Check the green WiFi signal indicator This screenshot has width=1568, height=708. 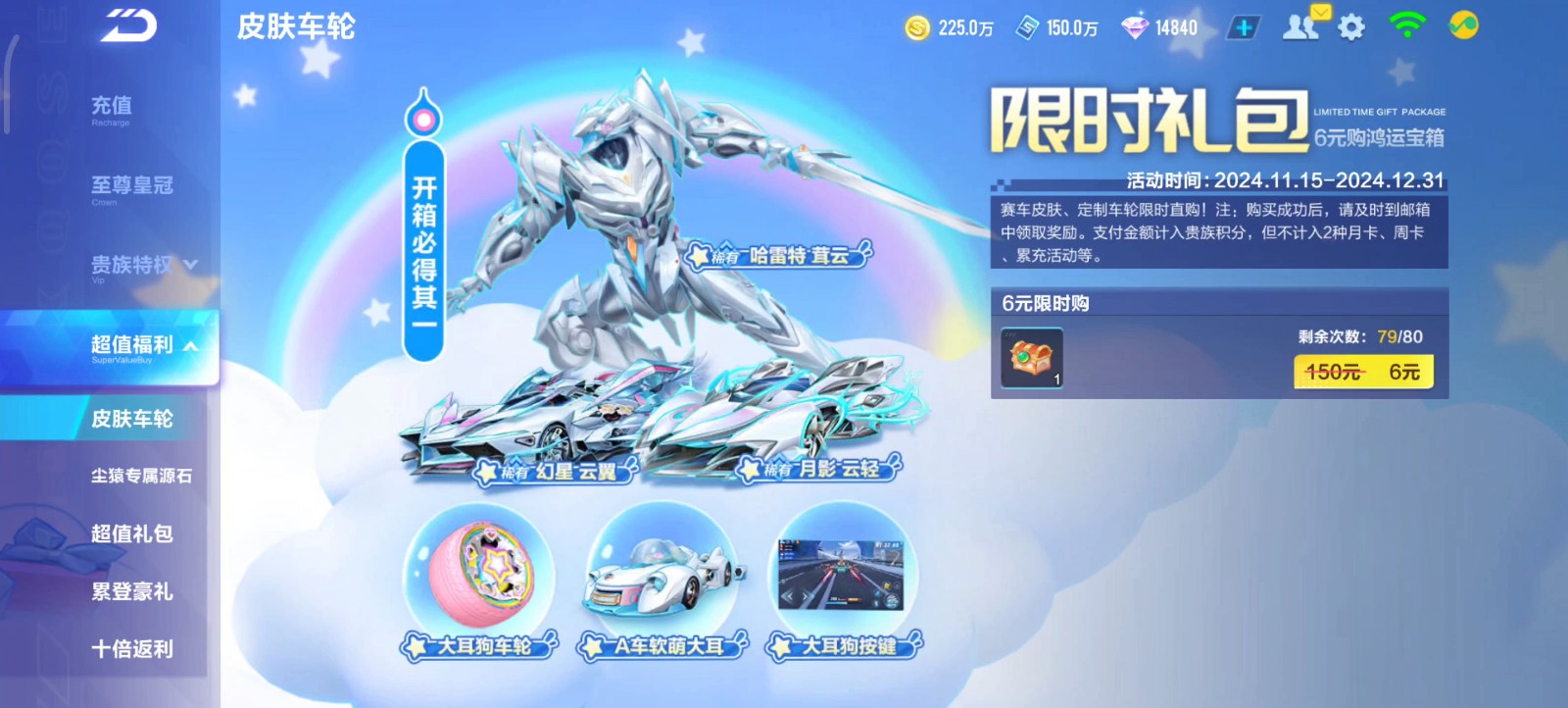(x=1408, y=26)
